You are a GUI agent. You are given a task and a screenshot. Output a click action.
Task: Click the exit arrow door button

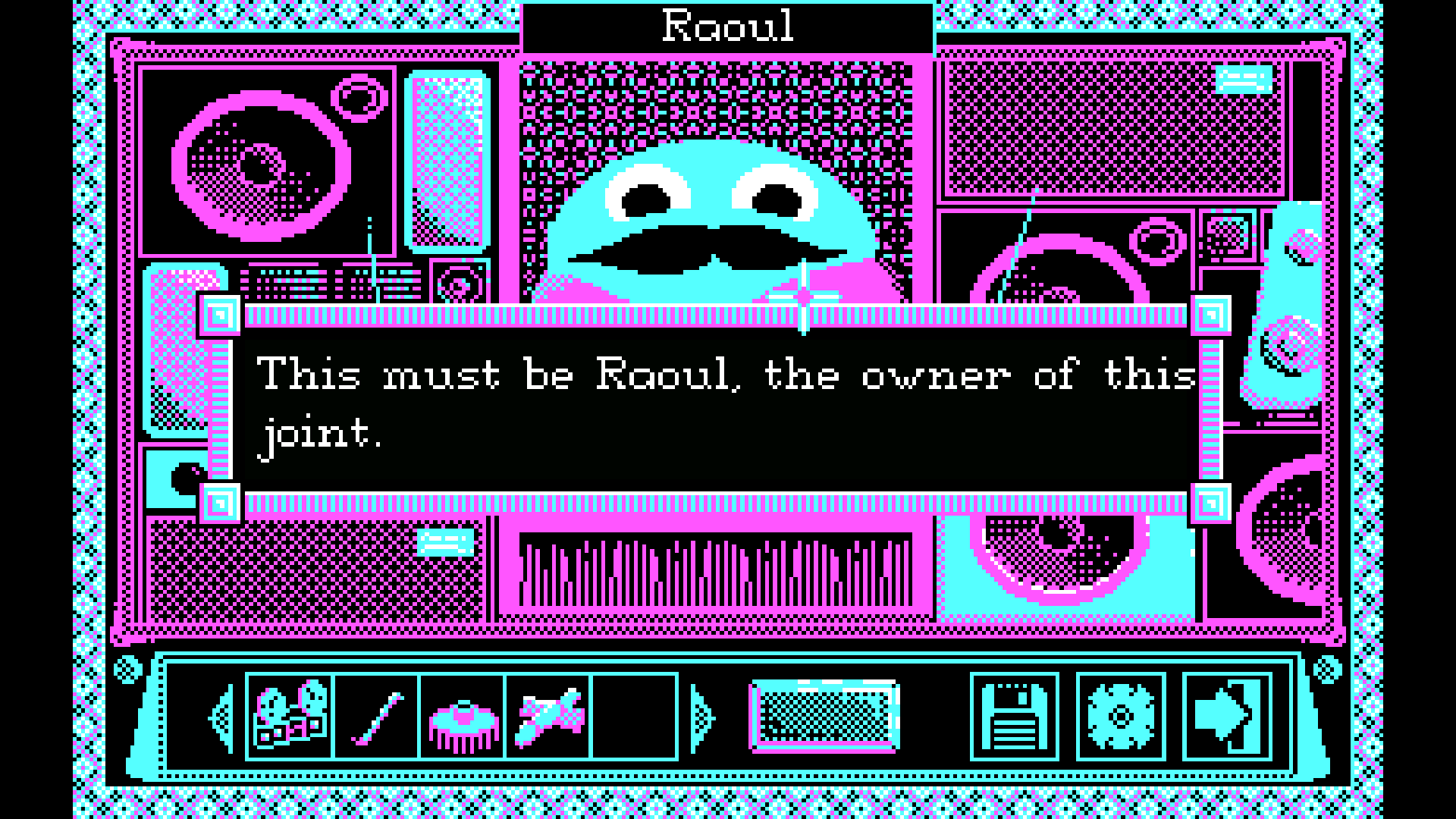pyautogui.click(x=1227, y=717)
